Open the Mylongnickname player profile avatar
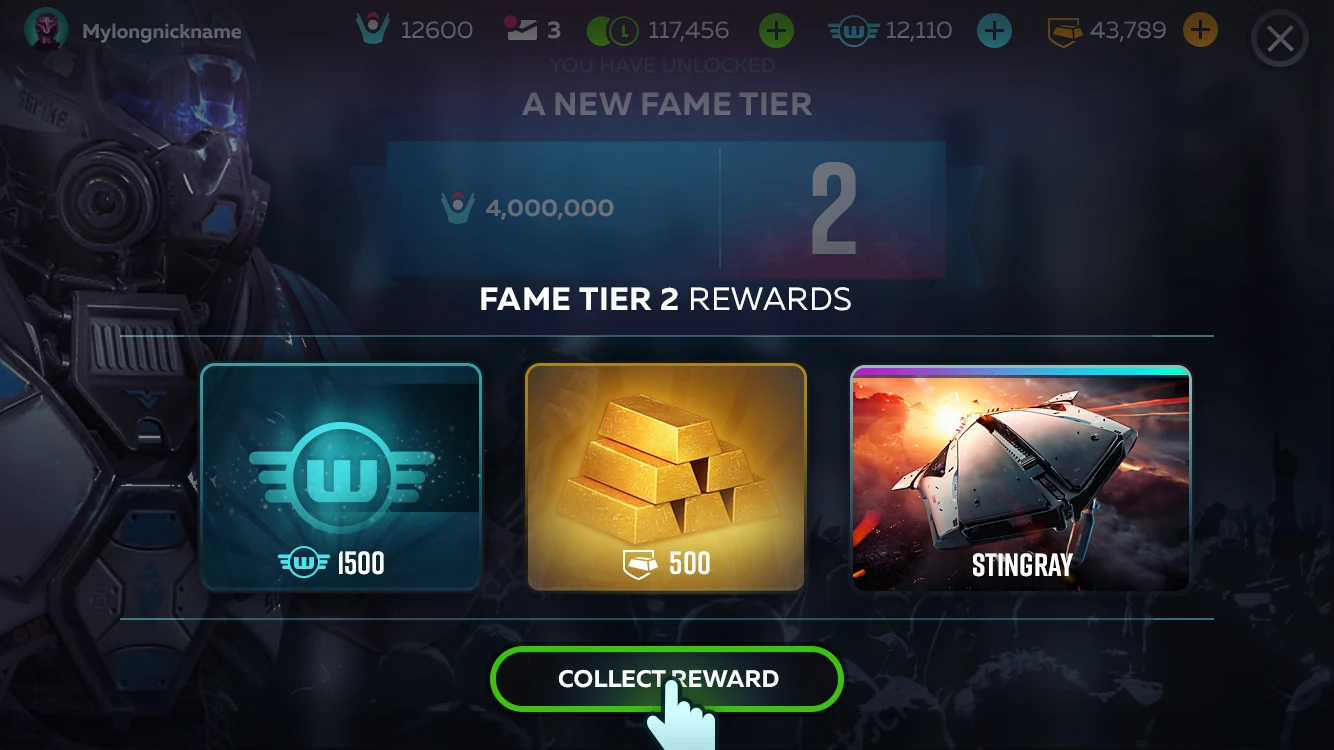This screenshot has width=1334, height=750. click(x=46, y=31)
